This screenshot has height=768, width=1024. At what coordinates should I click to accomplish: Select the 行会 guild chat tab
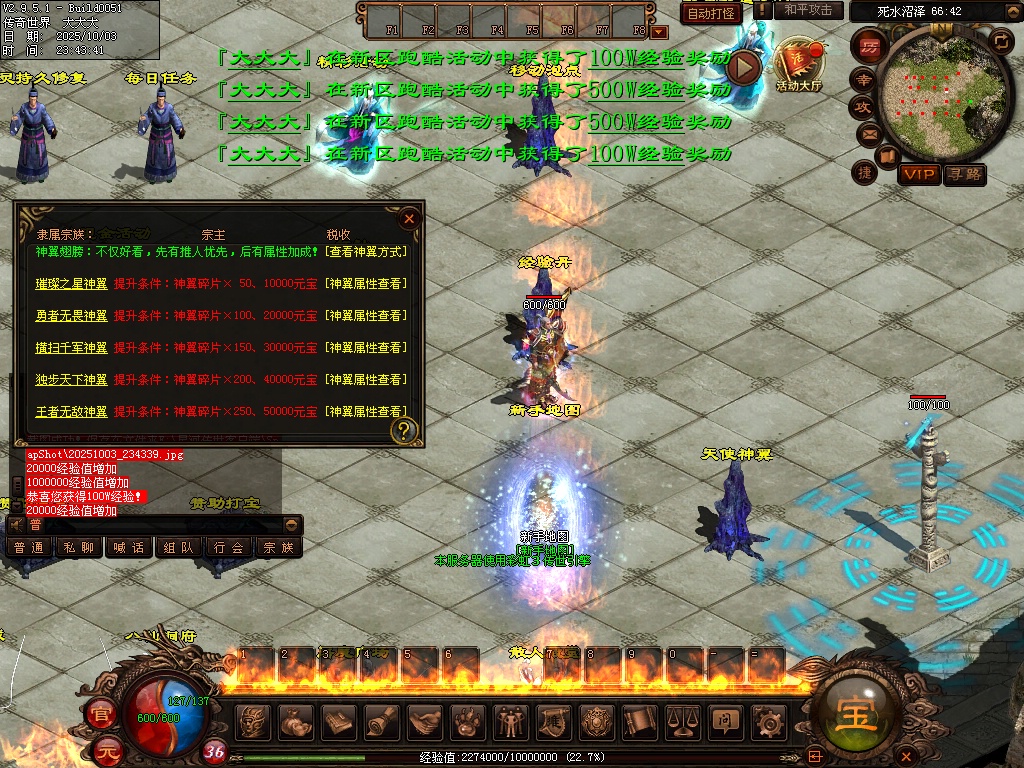228,548
